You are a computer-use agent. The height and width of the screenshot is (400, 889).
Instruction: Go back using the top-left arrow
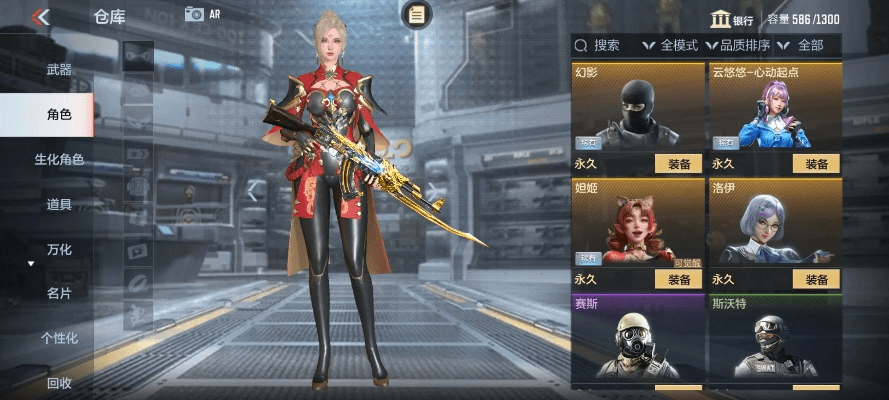(x=40, y=16)
